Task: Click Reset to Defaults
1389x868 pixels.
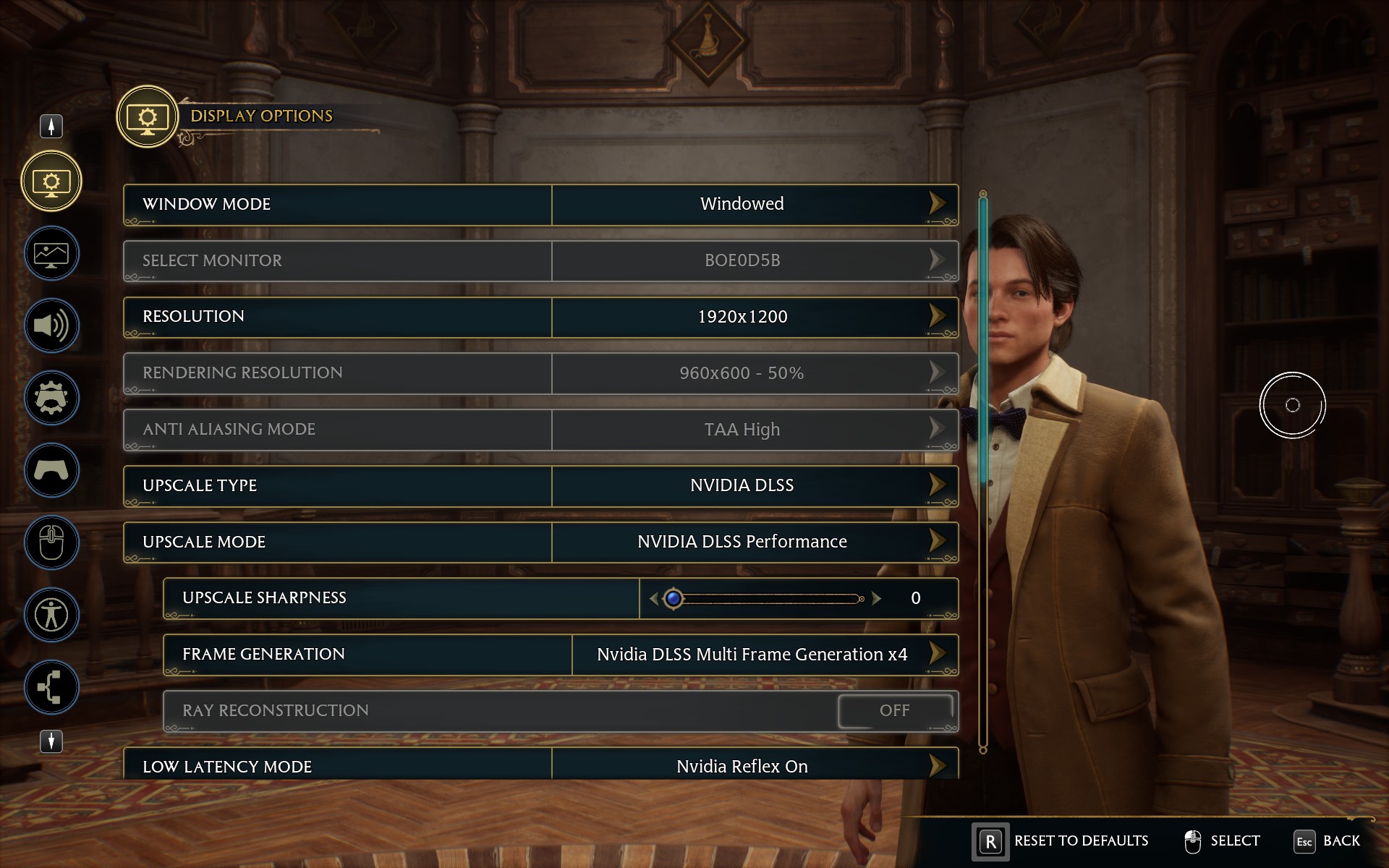Action: coord(1061,841)
